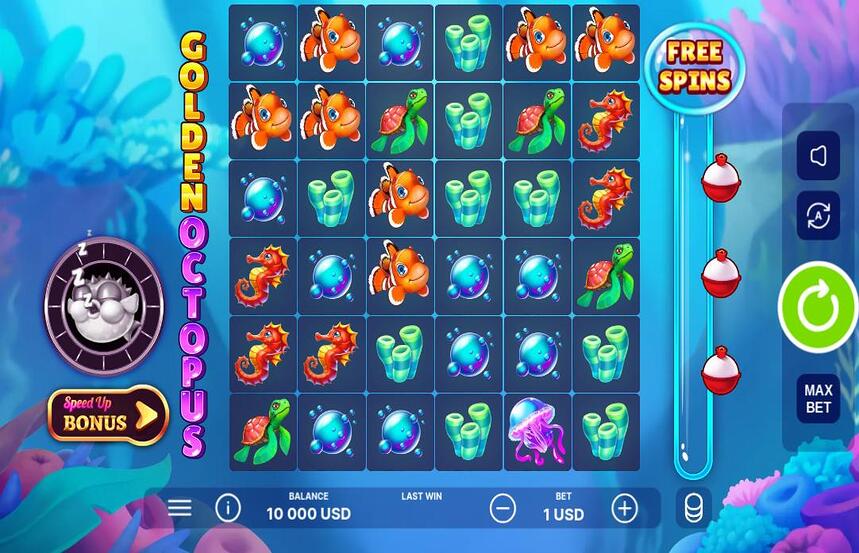Open the coin stack icon
Screen dimensions: 859x553
click(693, 508)
